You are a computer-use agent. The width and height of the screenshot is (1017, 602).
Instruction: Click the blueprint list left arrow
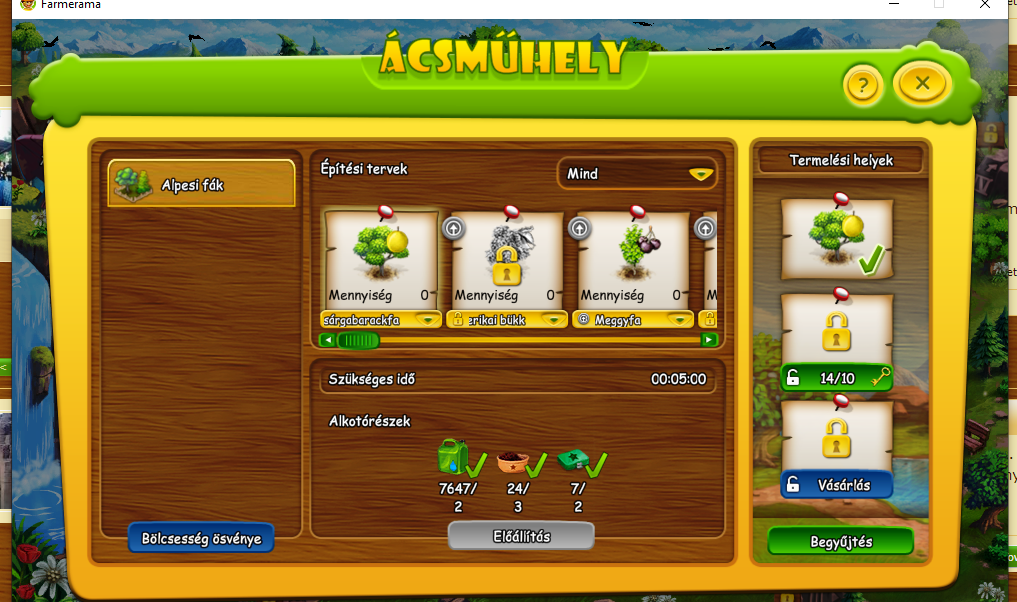coord(326,340)
